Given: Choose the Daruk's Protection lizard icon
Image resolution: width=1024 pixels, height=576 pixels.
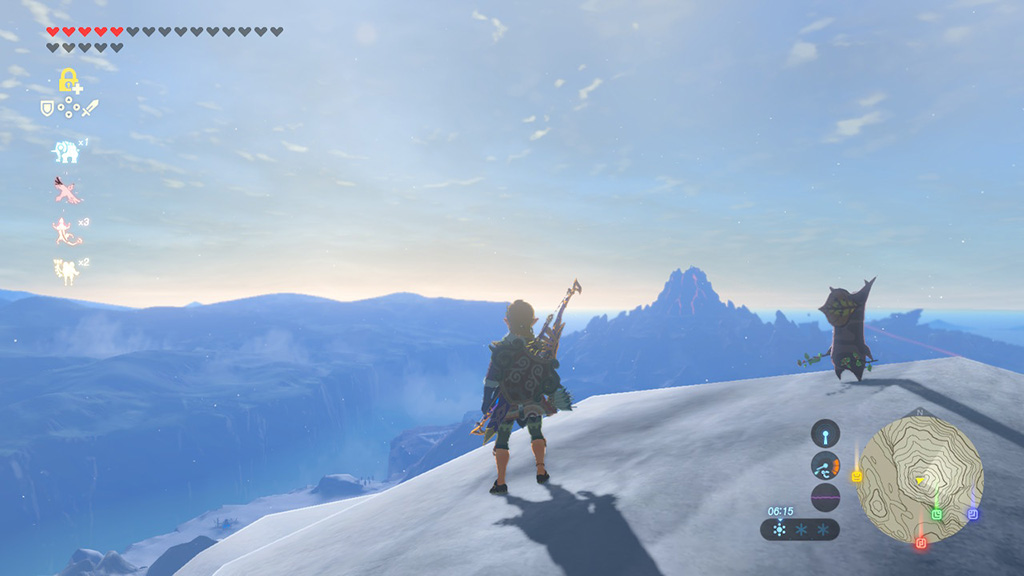Looking at the screenshot, I should pos(67,231).
